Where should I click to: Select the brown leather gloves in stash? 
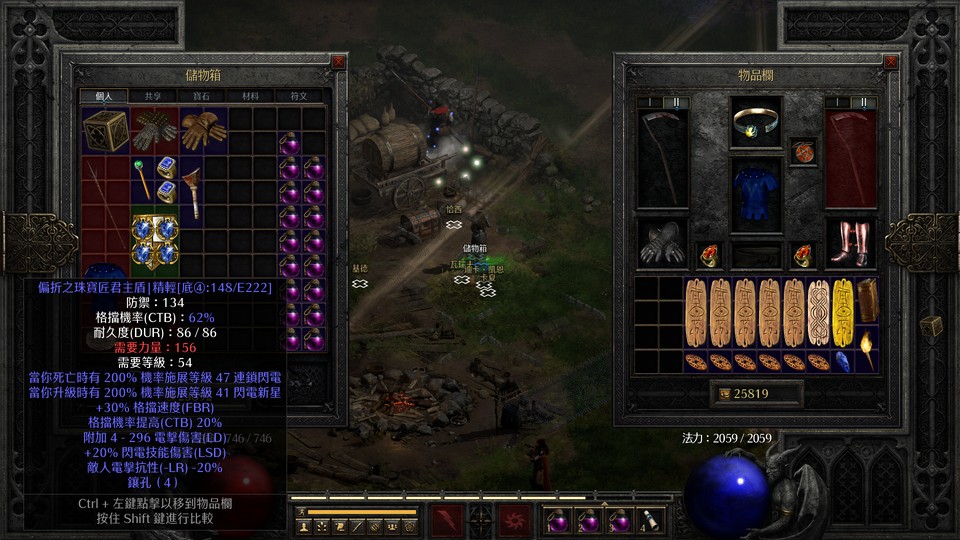click(202, 131)
